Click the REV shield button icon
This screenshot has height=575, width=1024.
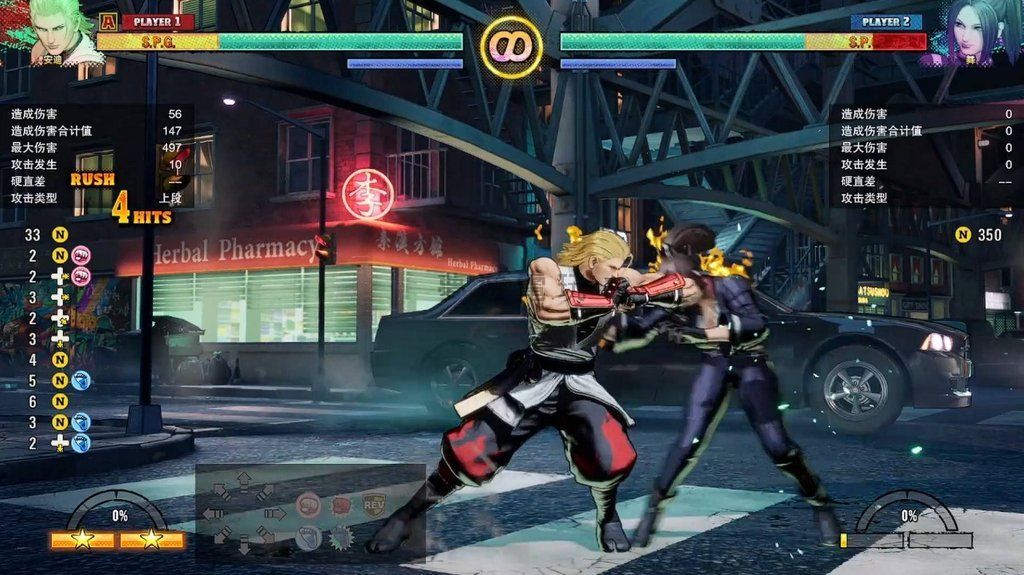[x=375, y=504]
